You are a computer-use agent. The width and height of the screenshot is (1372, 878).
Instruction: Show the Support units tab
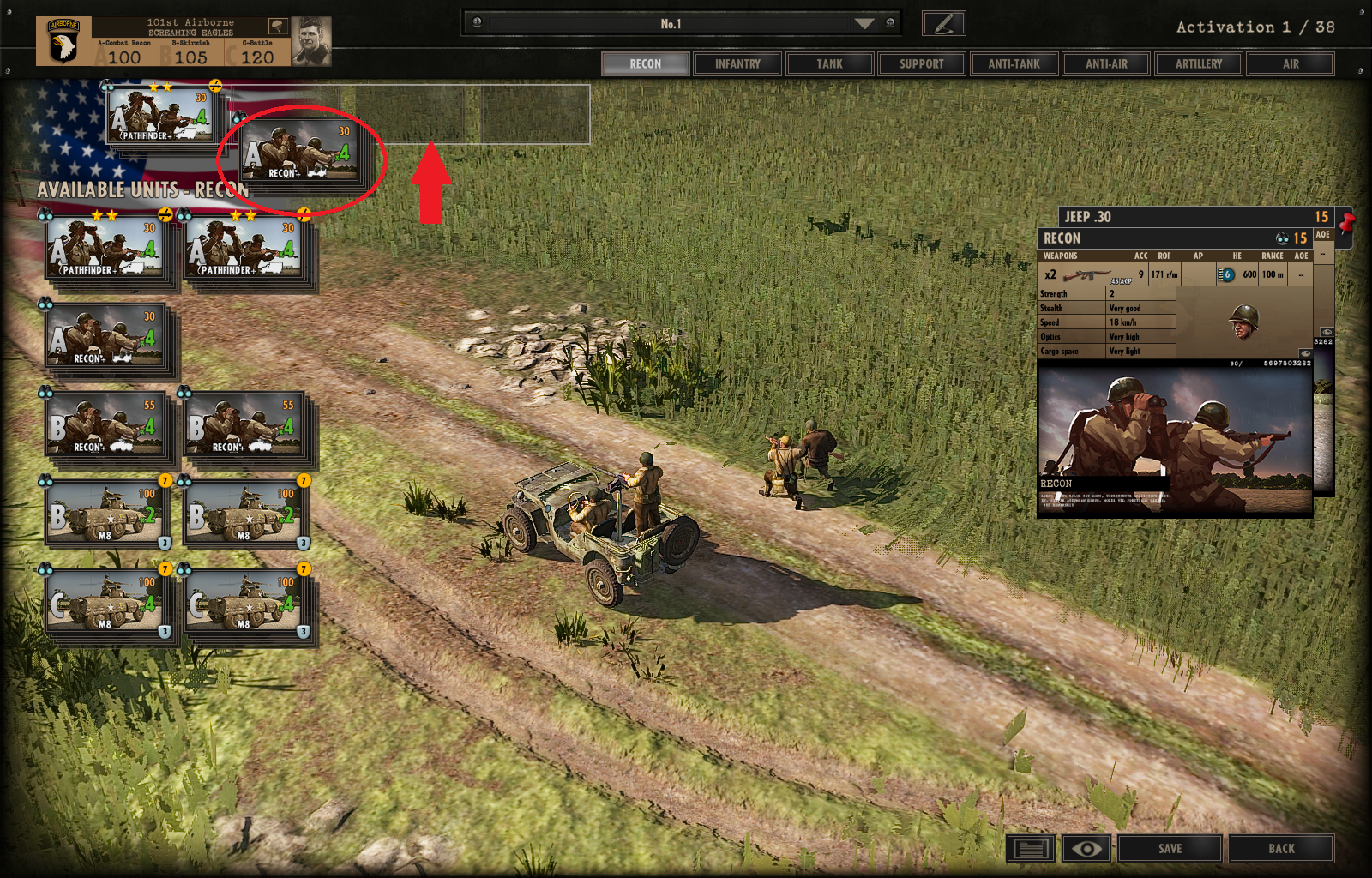pyautogui.click(x=922, y=64)
